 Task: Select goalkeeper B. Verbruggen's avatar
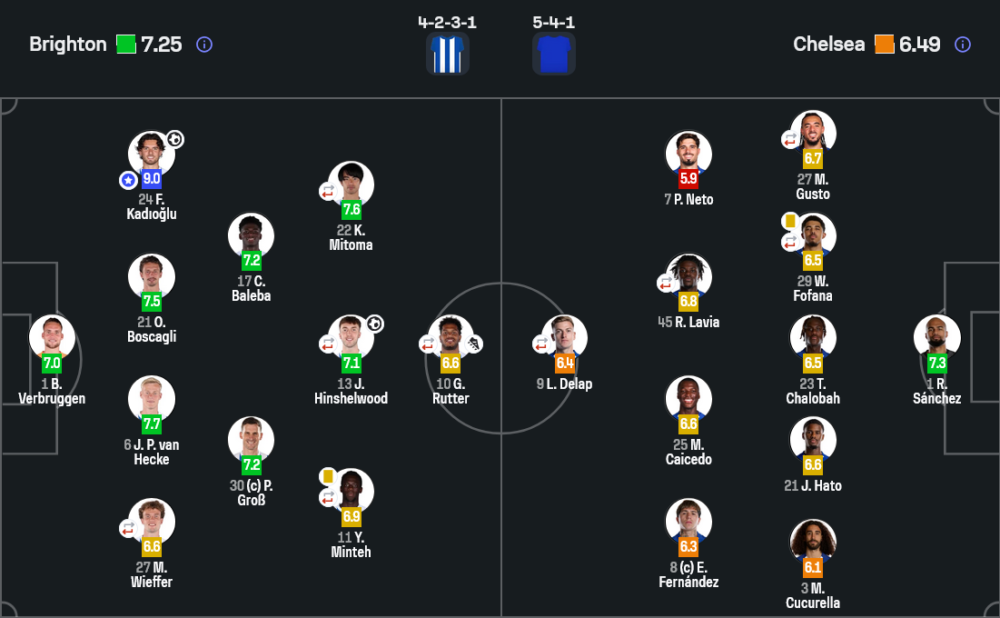click(x=52, y=338)
